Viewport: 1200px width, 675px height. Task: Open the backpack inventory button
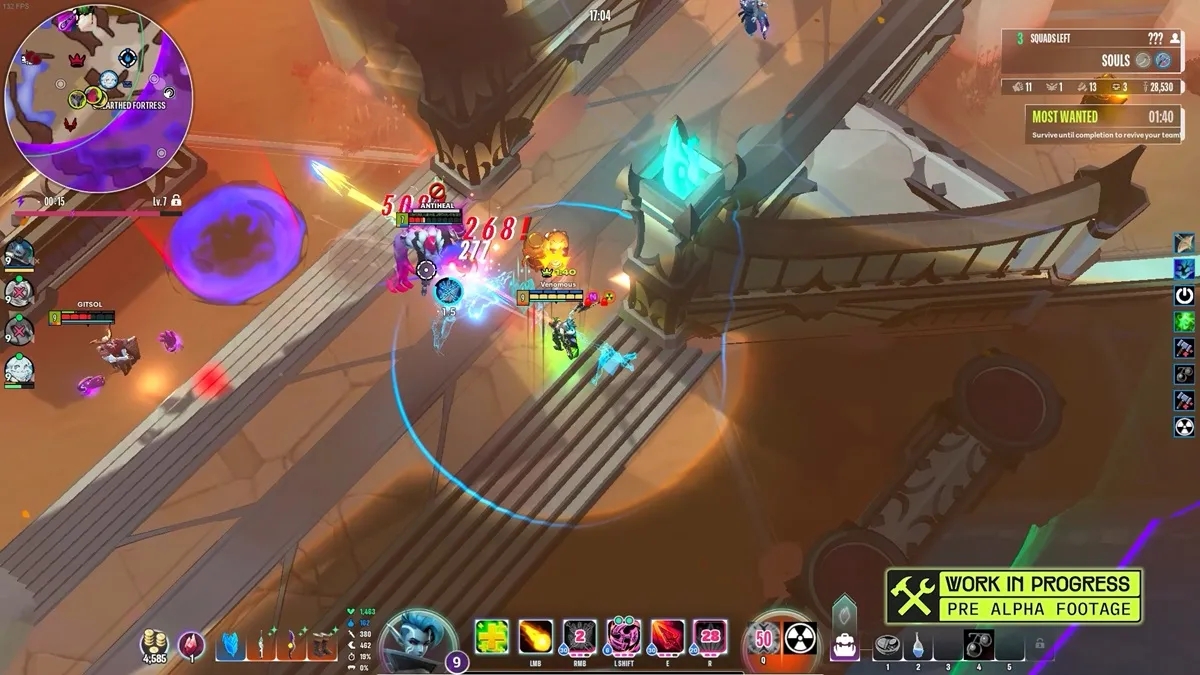[x=845, y=647]
